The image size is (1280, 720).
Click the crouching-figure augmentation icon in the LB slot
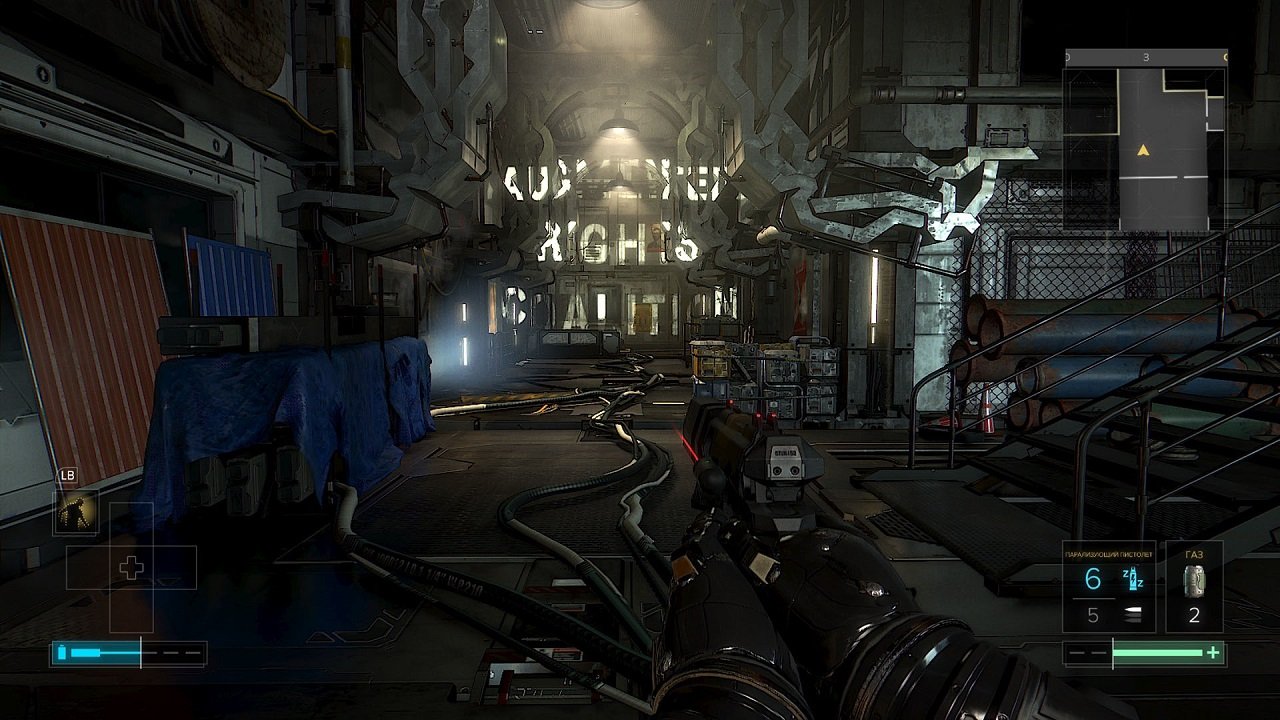(x=74, y=512)
